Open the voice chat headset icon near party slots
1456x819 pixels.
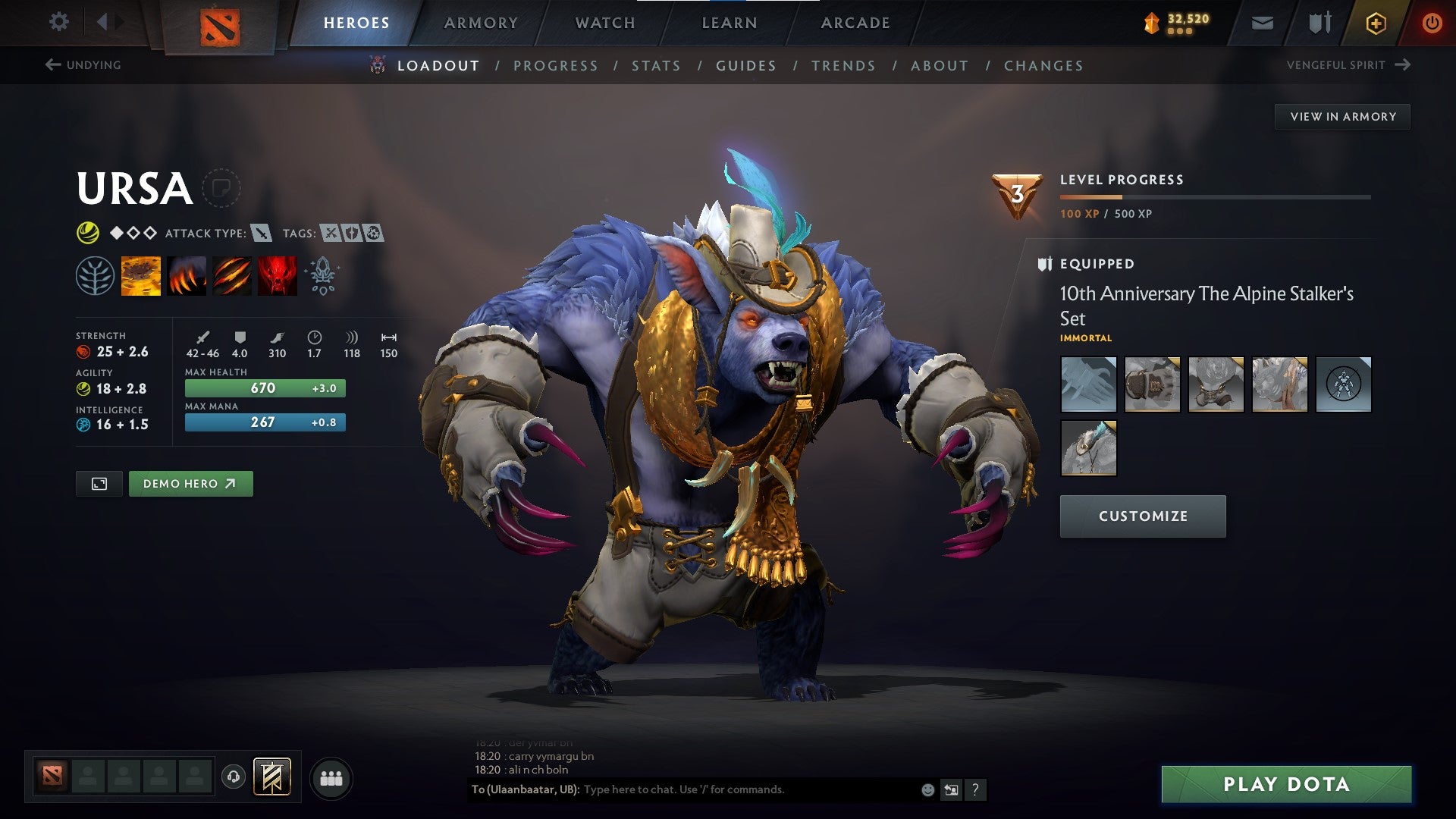(235, 777)
